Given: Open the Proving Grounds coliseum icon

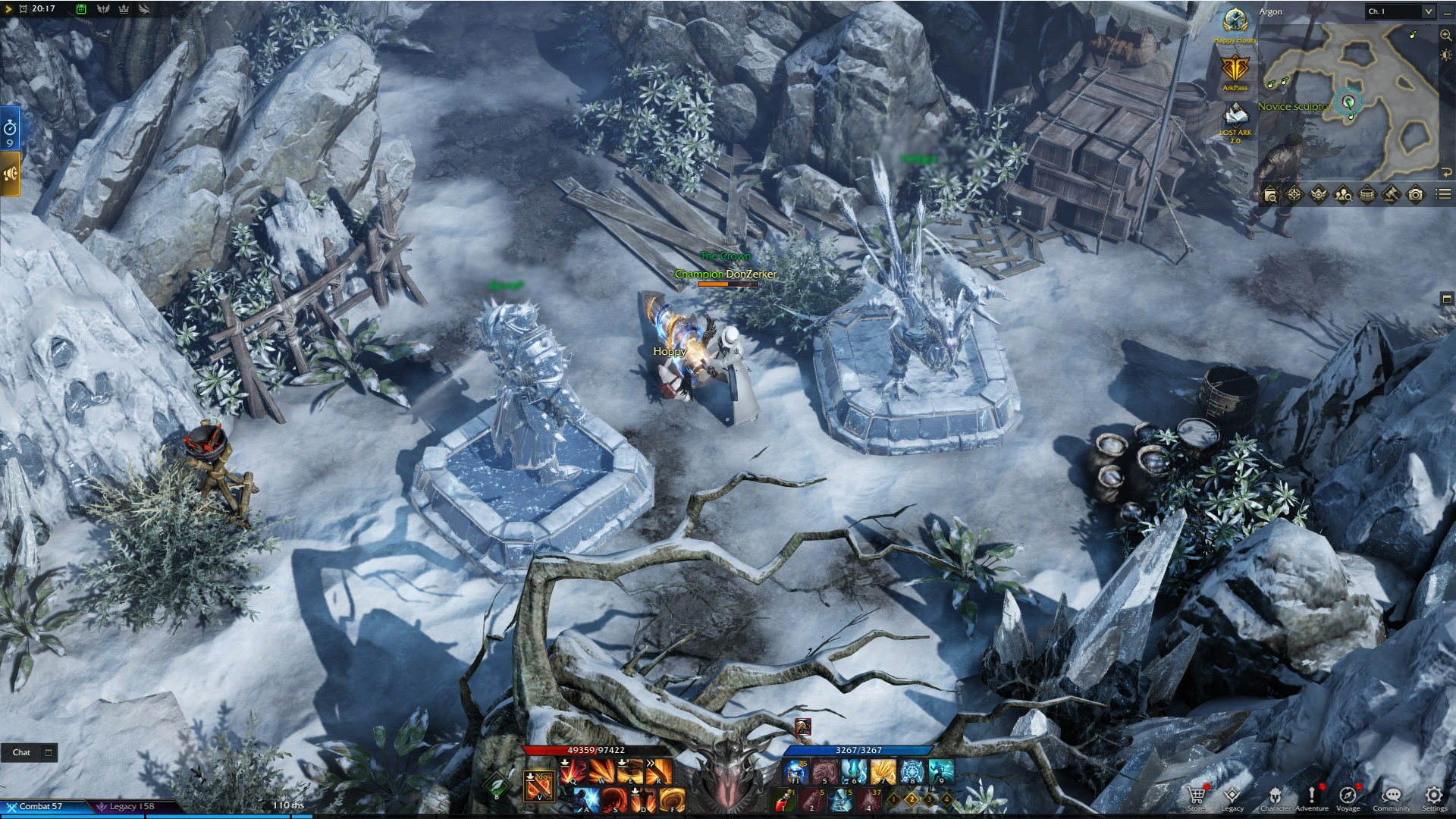Looking at the screenshot, I should [x=1367, y=196].
